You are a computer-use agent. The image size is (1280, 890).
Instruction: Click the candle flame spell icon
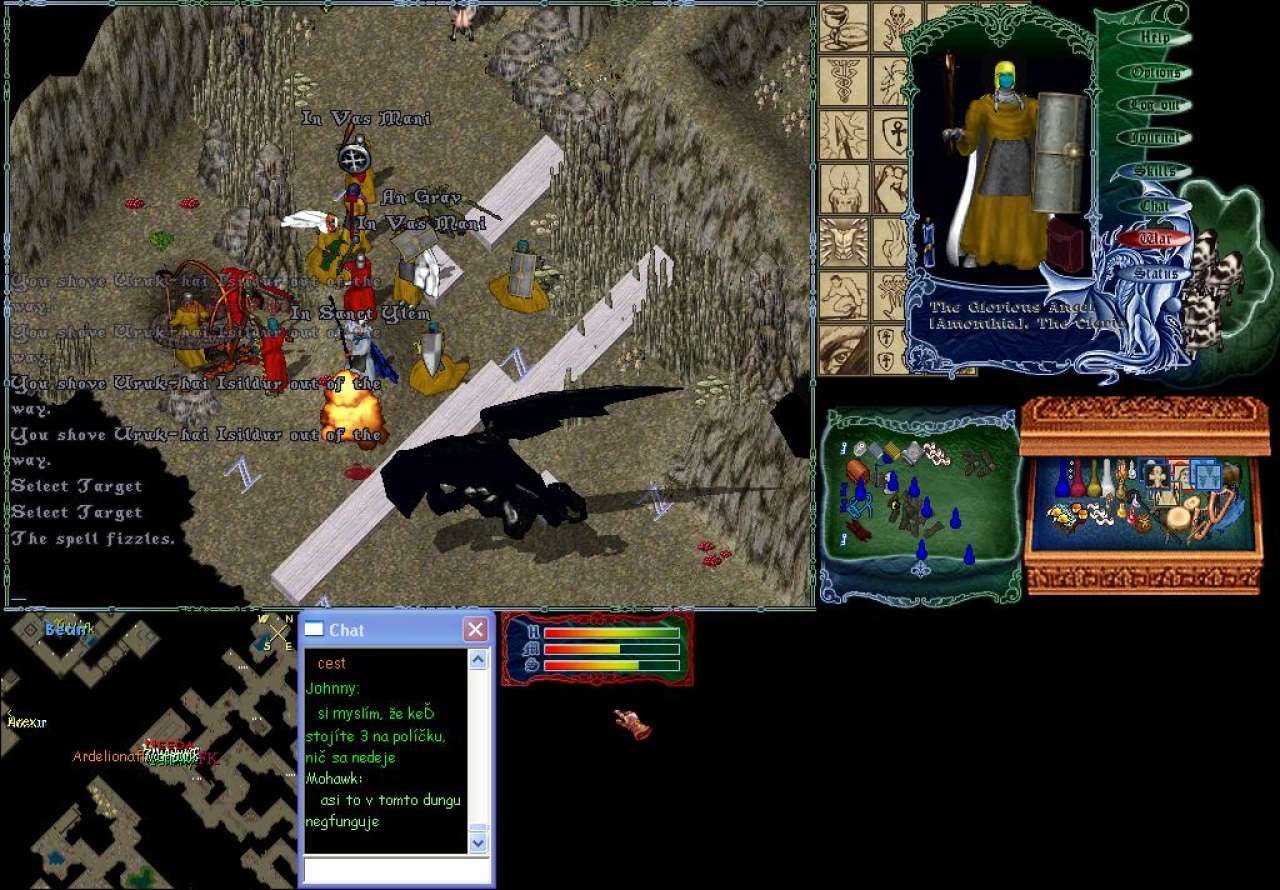coord(843,189)
